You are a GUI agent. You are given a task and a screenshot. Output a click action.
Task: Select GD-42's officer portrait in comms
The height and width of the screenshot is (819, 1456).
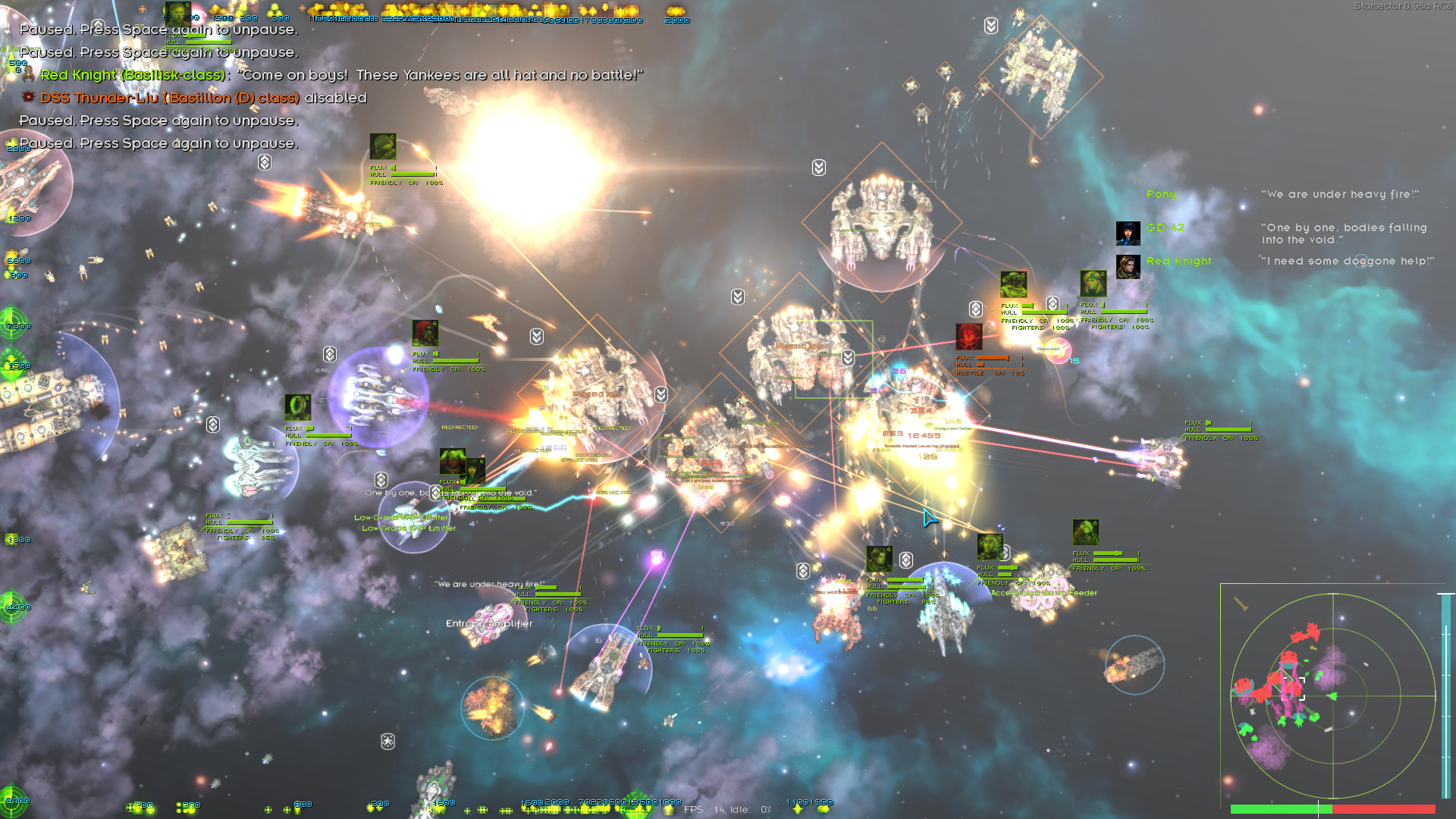pos(1128,233)
